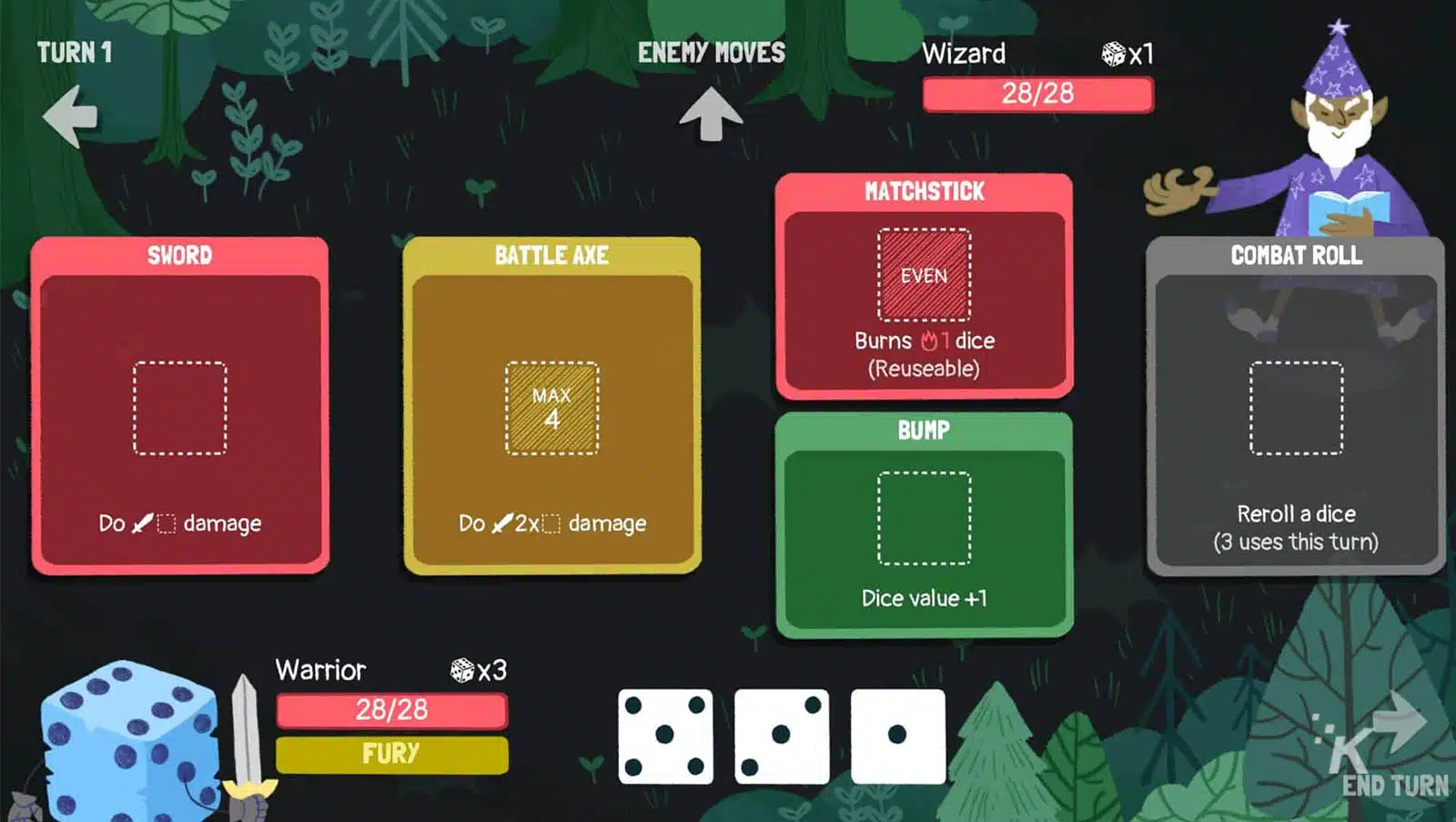
Task: Click the Wizard dice count icon
Action: point(1114,53)
